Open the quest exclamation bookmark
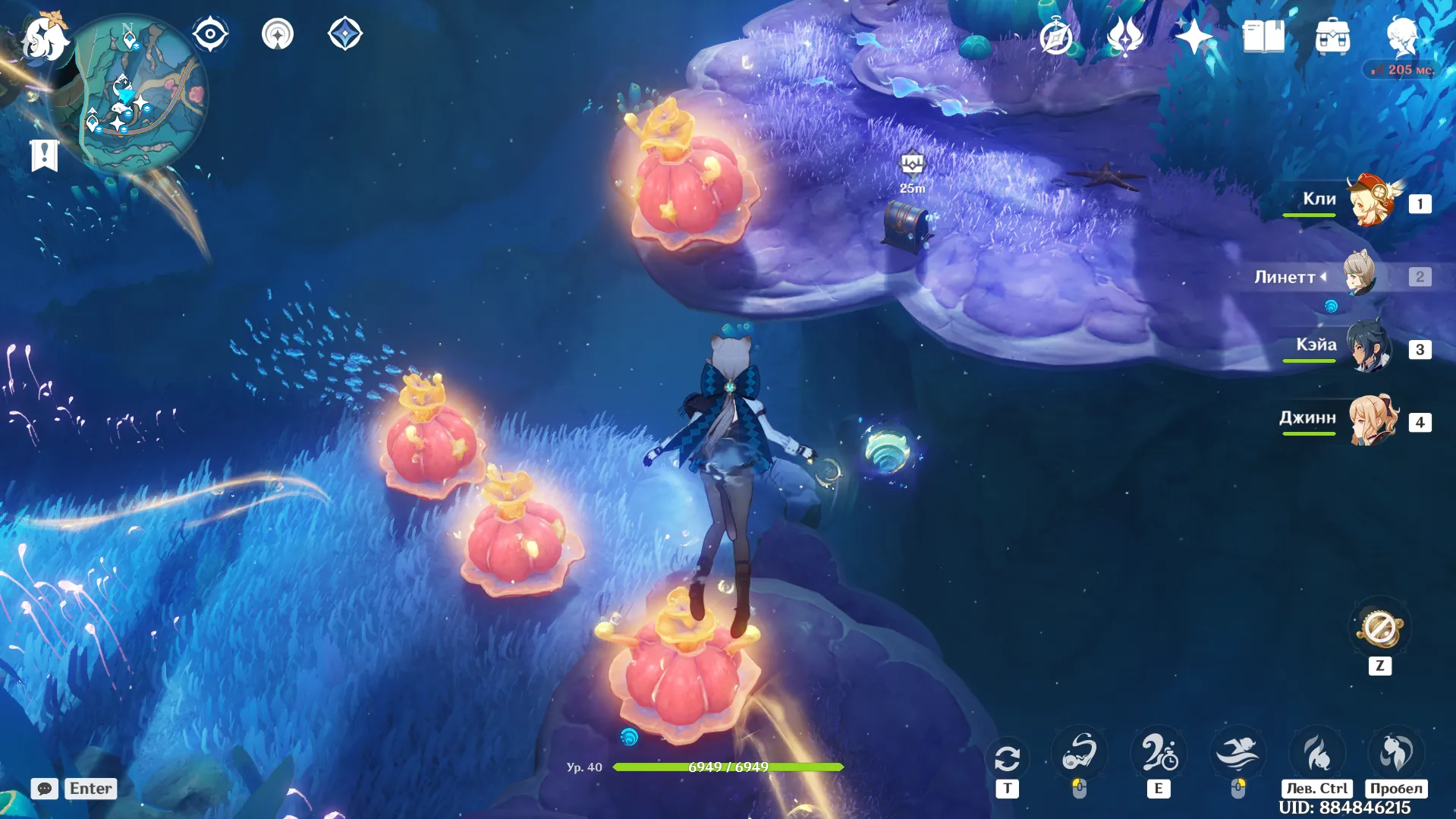Viewport: 1456px width, 819px height. (44, 155)
